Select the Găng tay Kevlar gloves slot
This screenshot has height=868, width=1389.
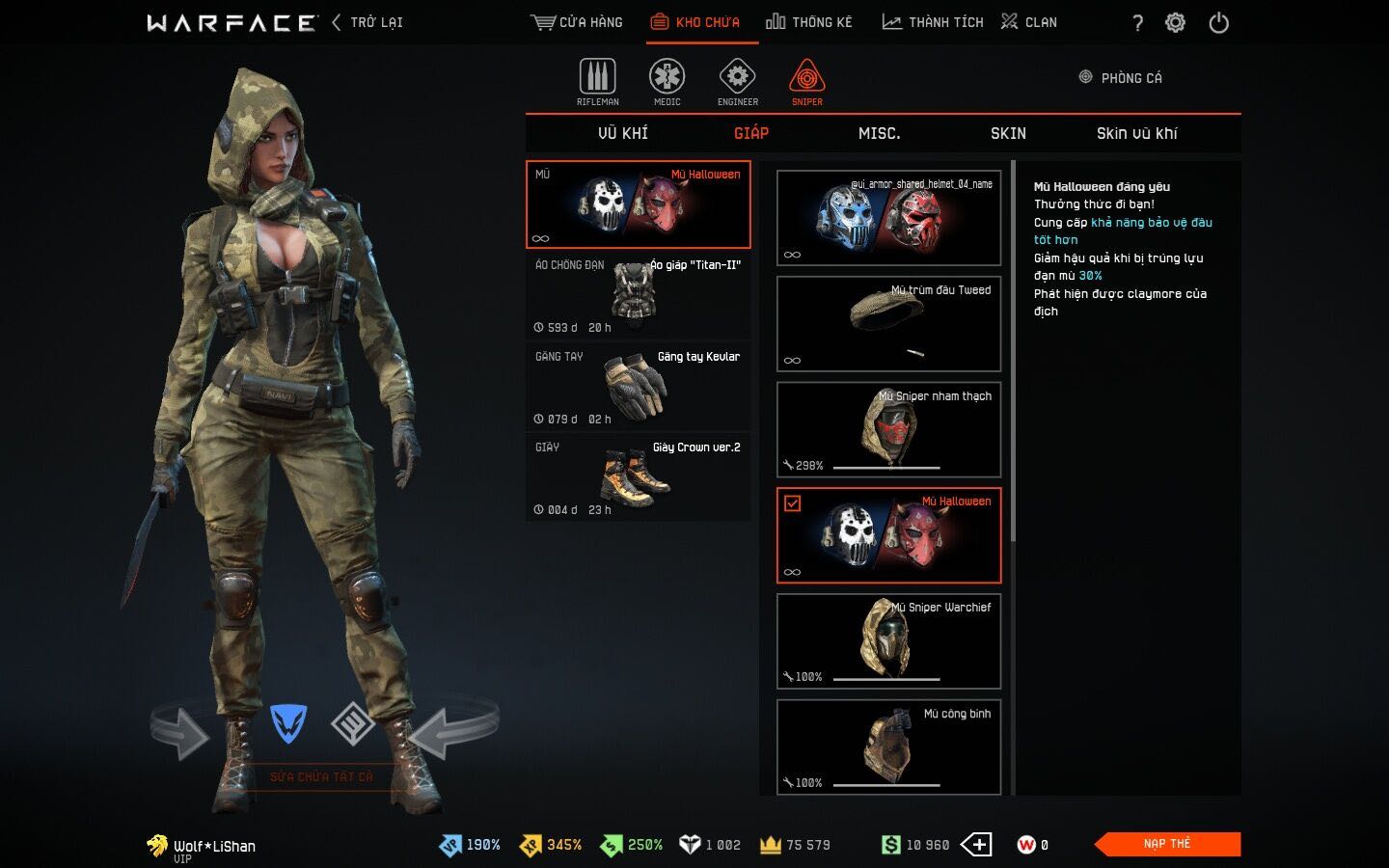[638, 387]
